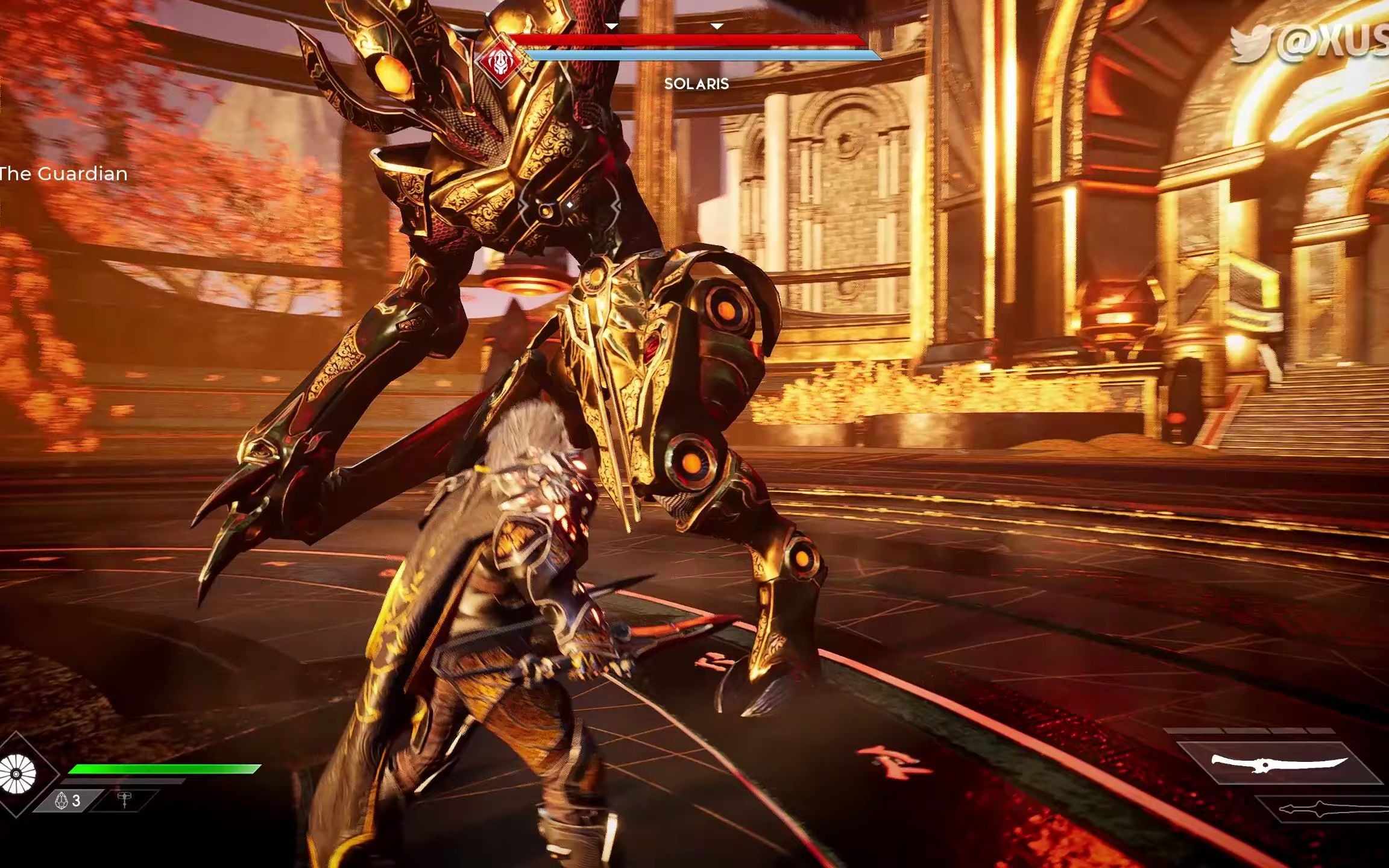Viewport: 1389px width, 868px height.
Task: Select the Solaris boss emblem icon
Action: 499,60
